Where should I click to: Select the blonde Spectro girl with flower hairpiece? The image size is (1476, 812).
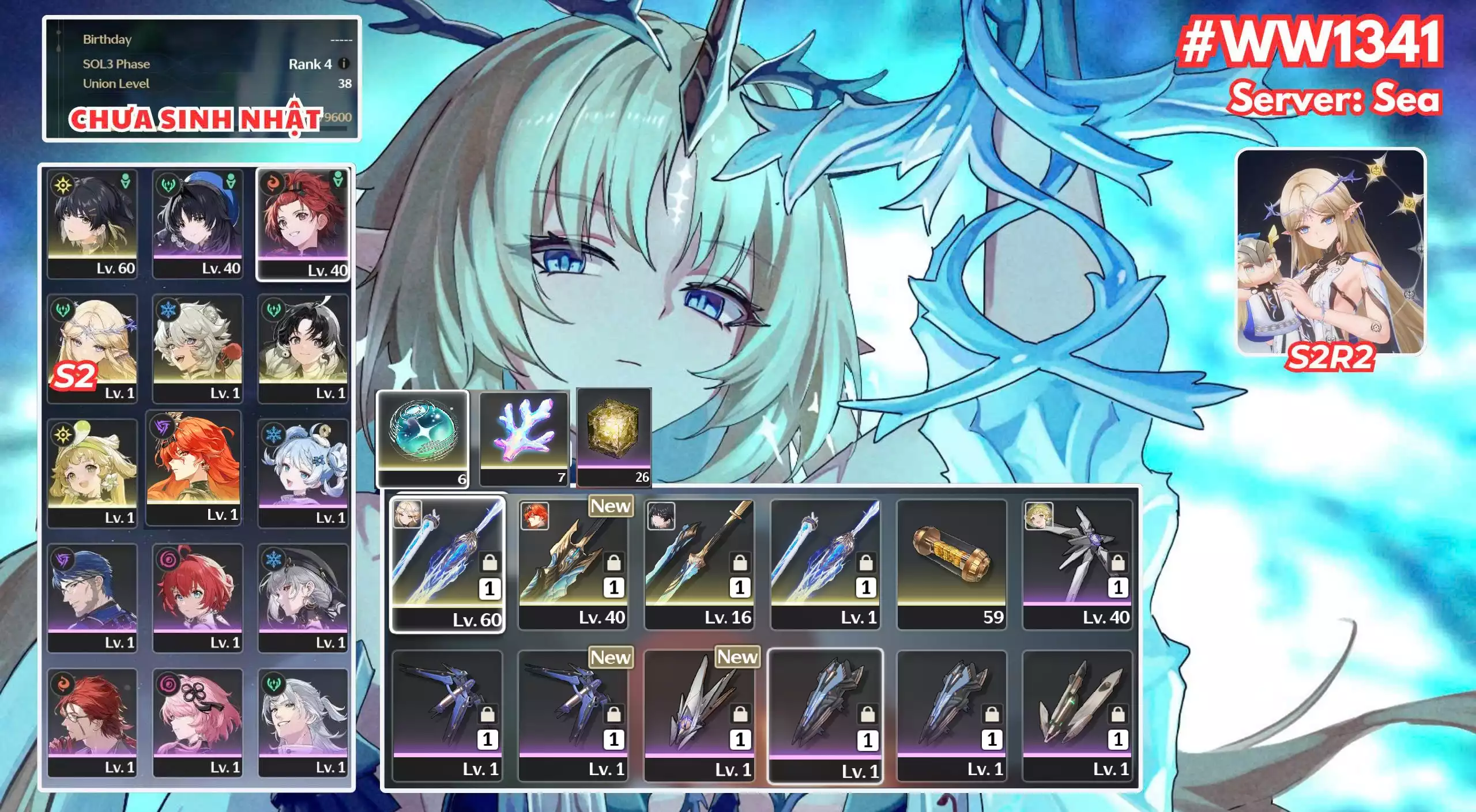click(92, 473)
